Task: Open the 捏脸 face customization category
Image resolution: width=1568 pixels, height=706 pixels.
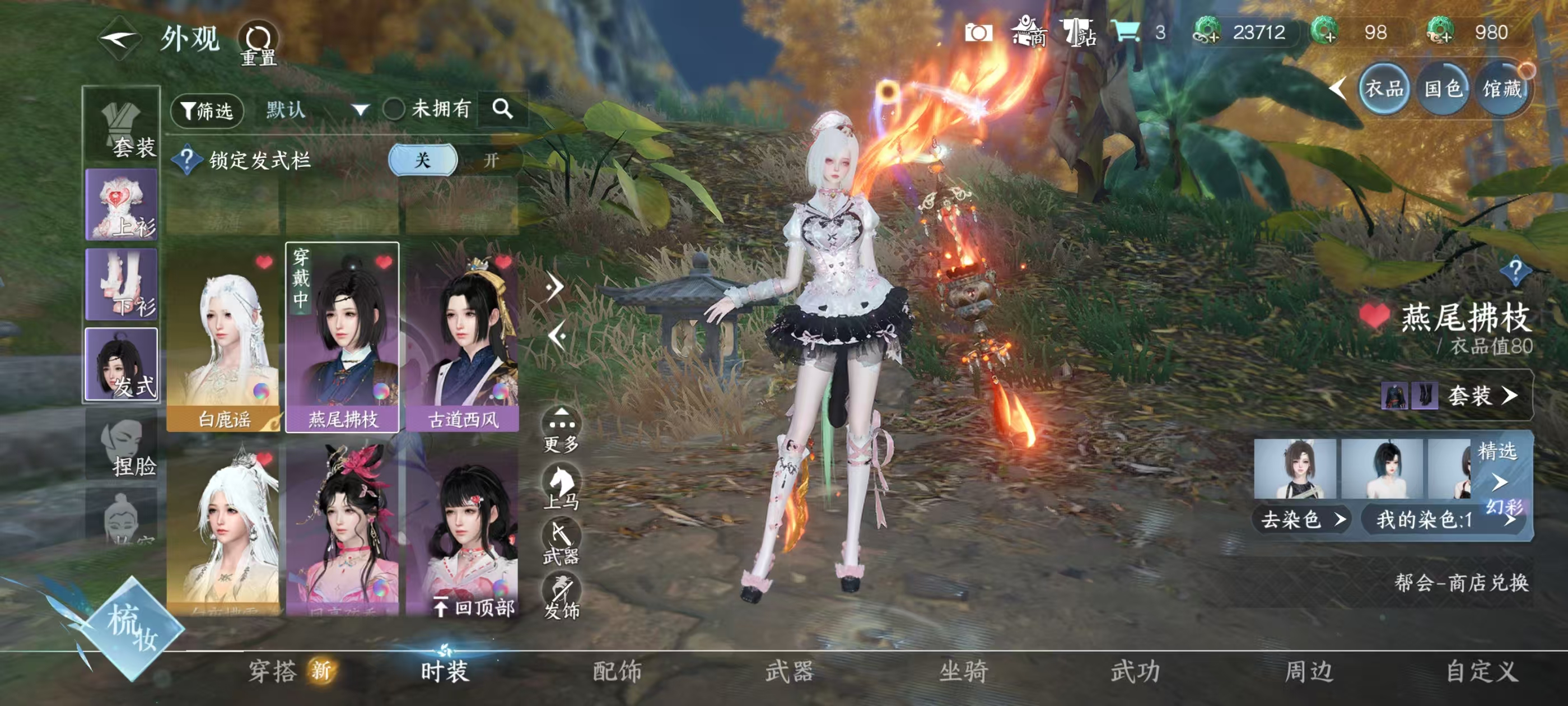Action: click(122, 448)
